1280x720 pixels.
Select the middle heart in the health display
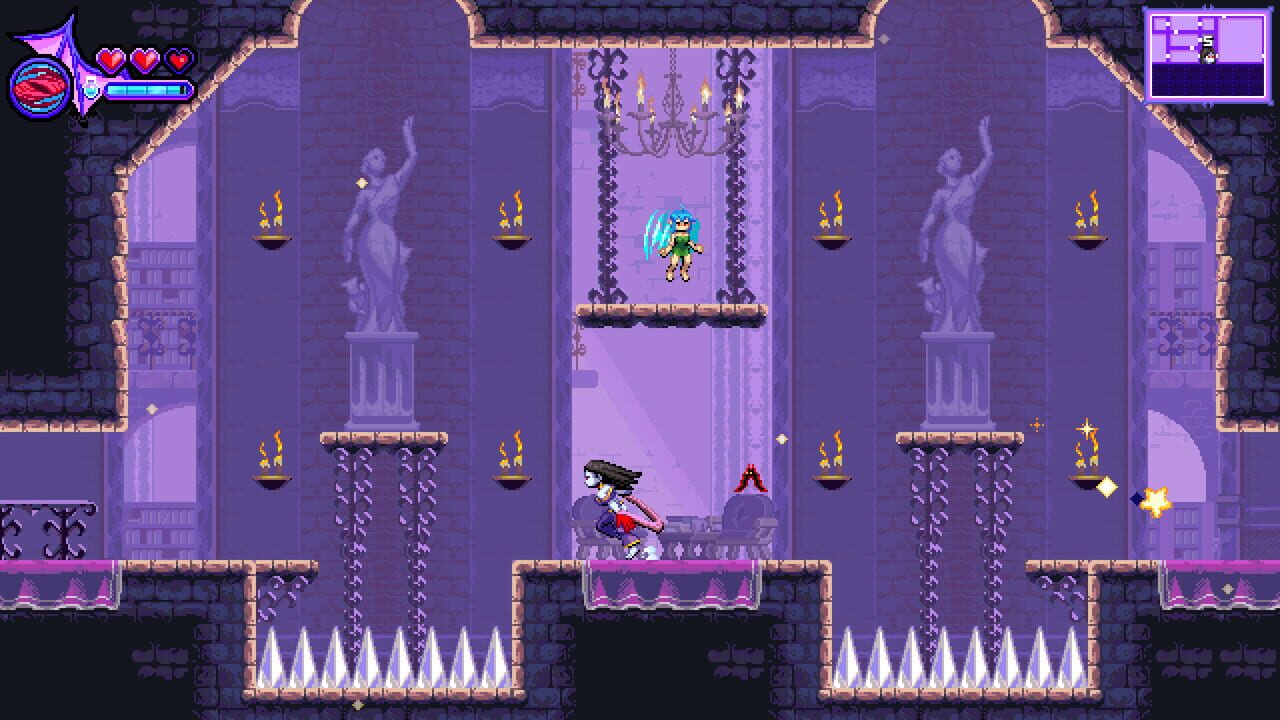click(x=143, y=58)
